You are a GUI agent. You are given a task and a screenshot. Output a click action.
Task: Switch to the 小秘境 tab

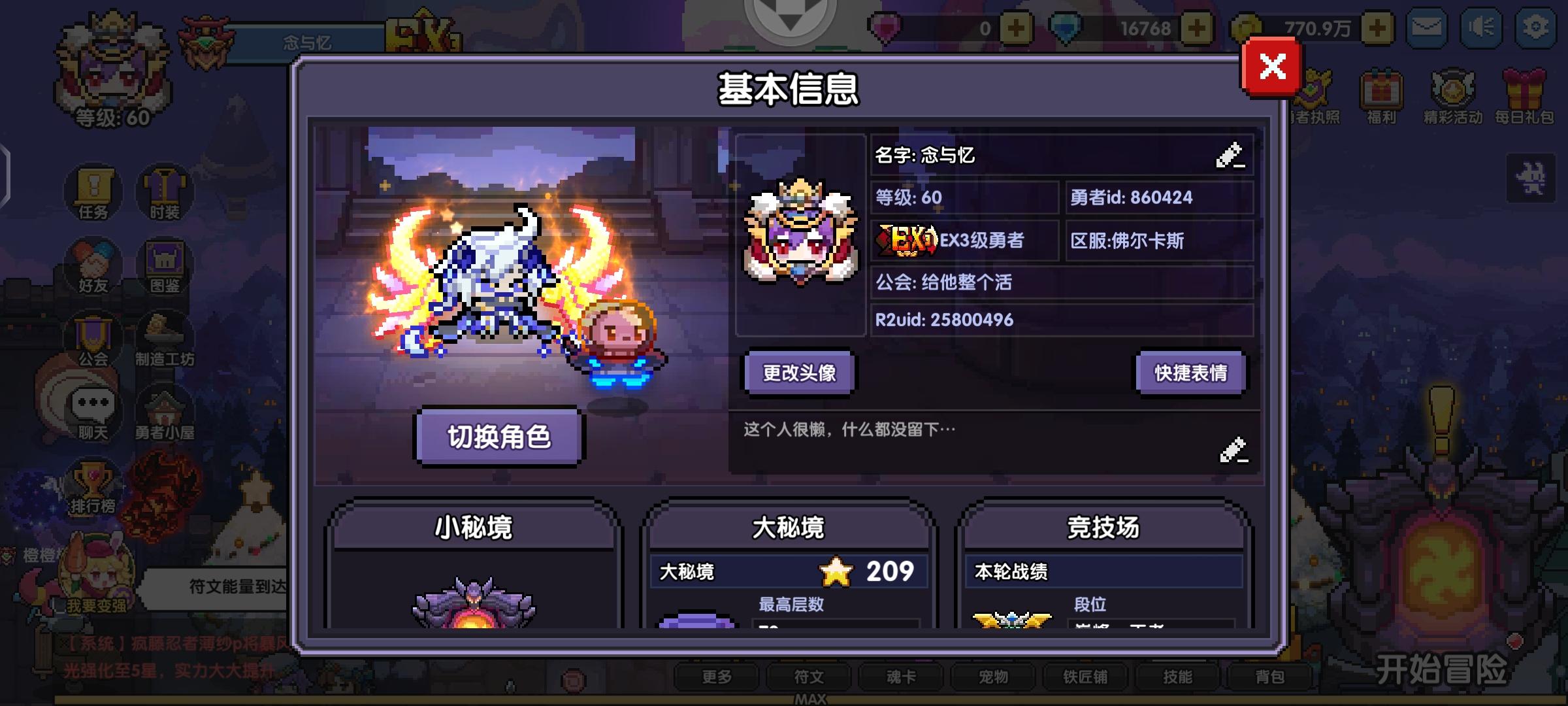point(475,528)
